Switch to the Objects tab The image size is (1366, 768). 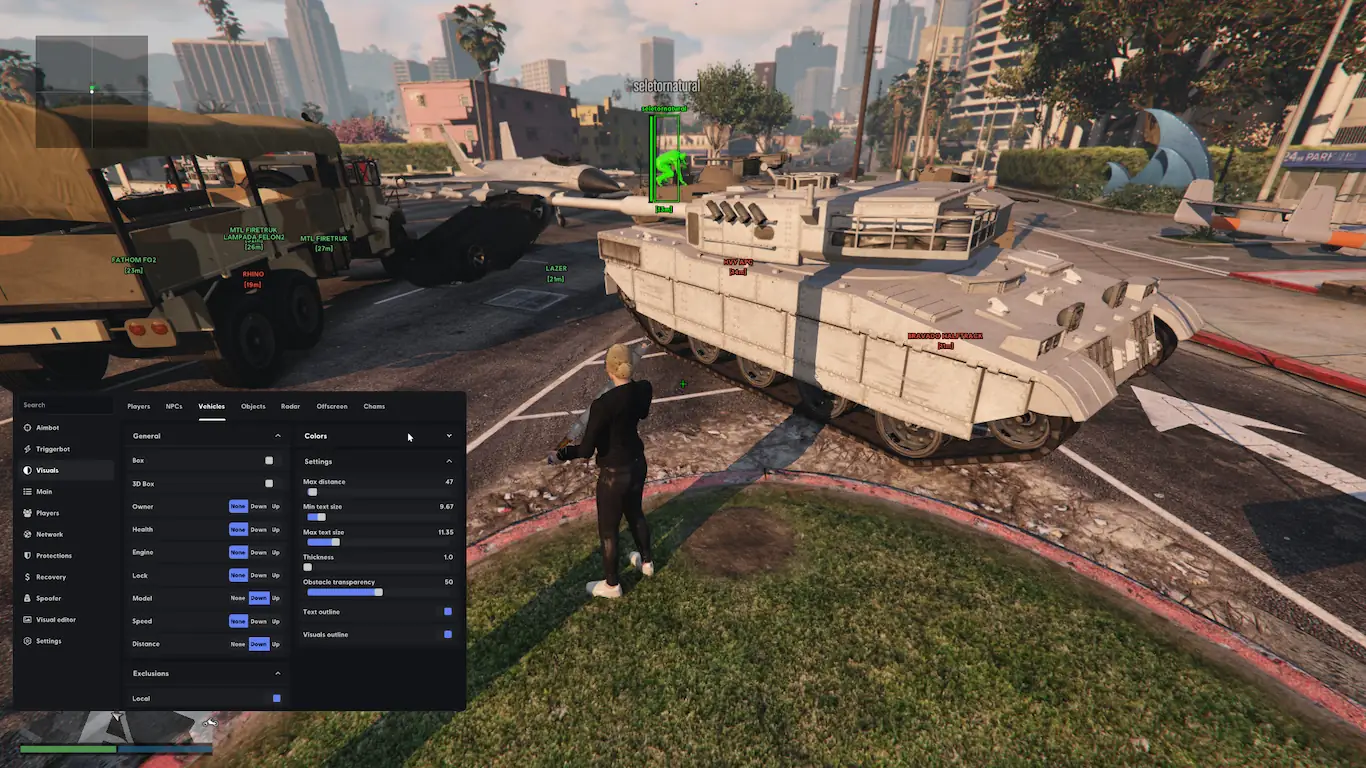[253, 407]
